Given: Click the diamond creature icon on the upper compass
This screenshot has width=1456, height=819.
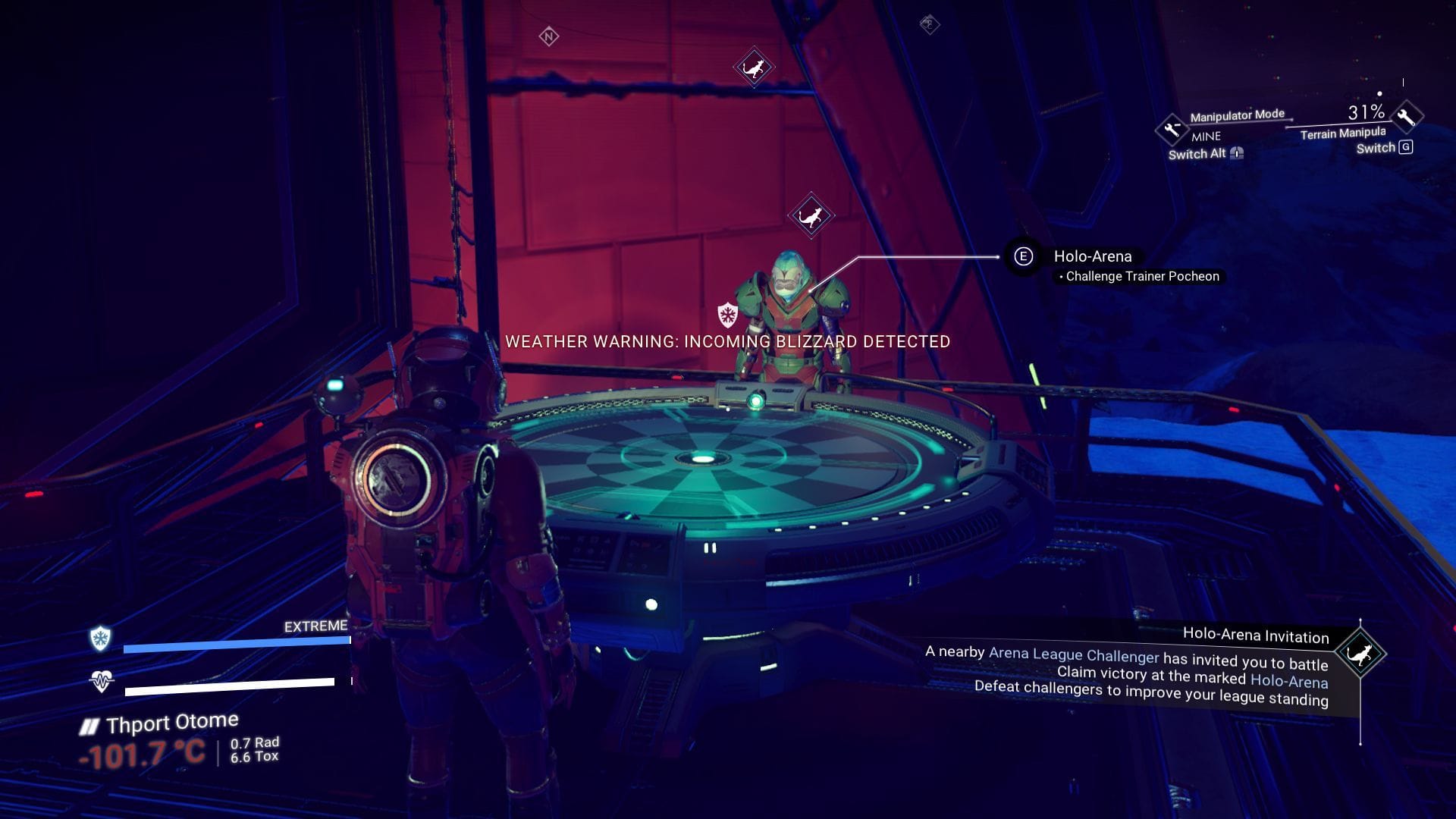Looking at the screenshot, I should tap(753, 67).
